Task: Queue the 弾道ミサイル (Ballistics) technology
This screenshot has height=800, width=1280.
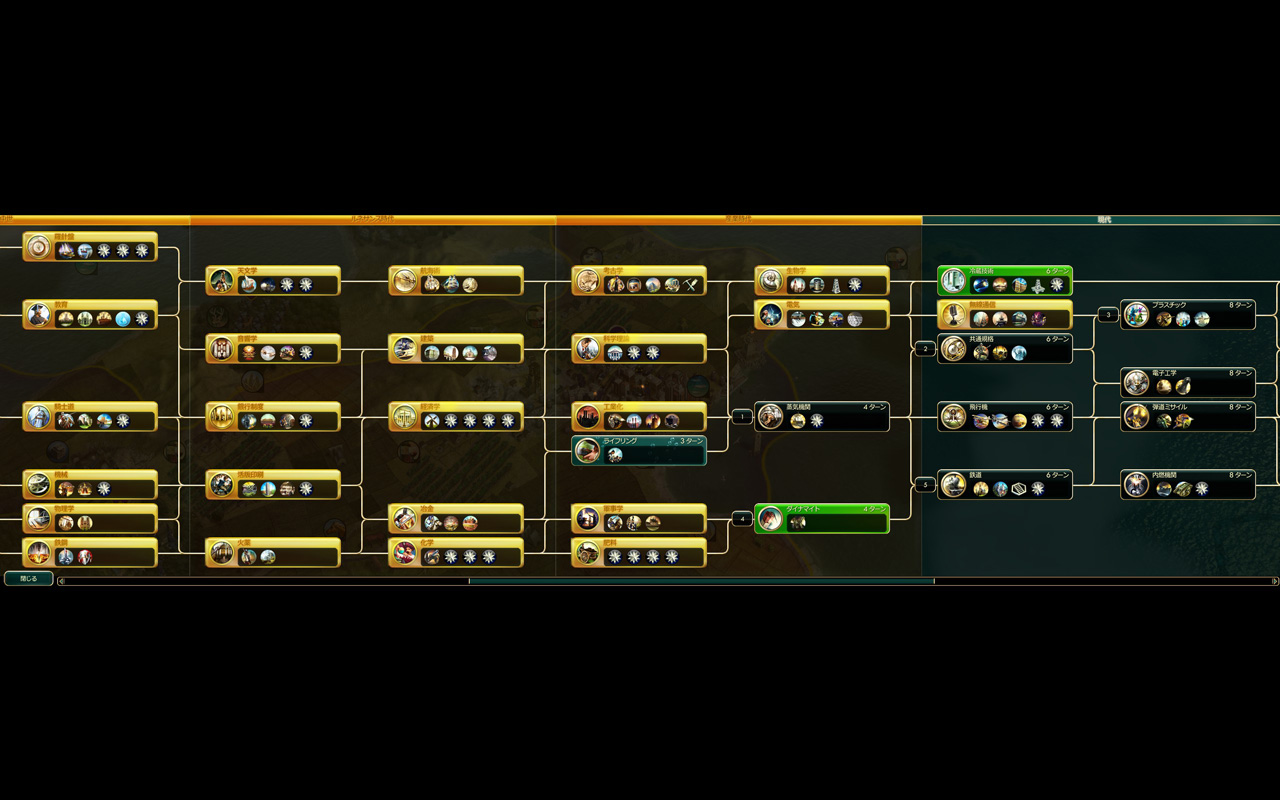Action: point(1188,417)
